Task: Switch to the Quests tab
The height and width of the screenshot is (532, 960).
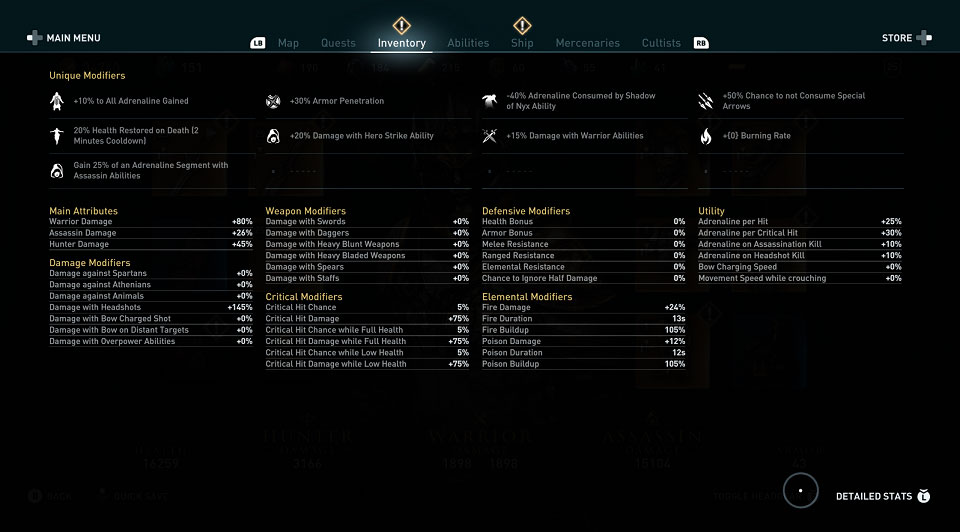Action: (x=338, y=43)
